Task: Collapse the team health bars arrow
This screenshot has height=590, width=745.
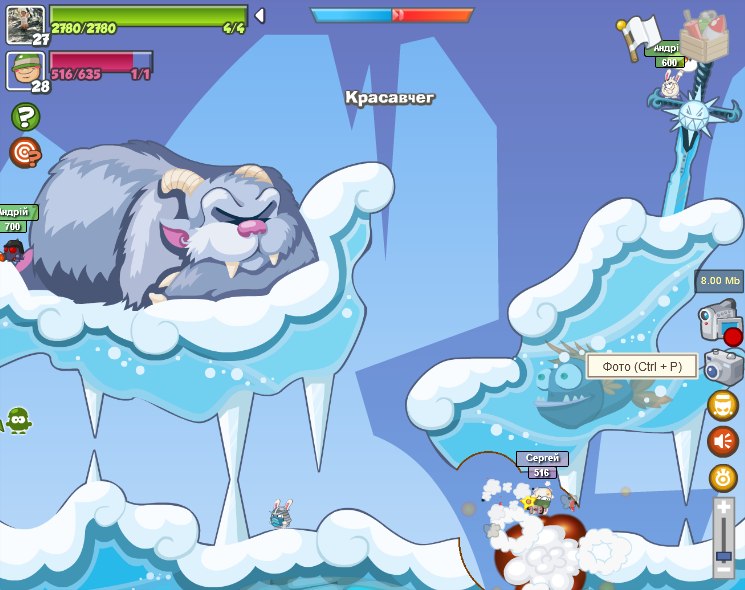Action: tap(260, 16)
